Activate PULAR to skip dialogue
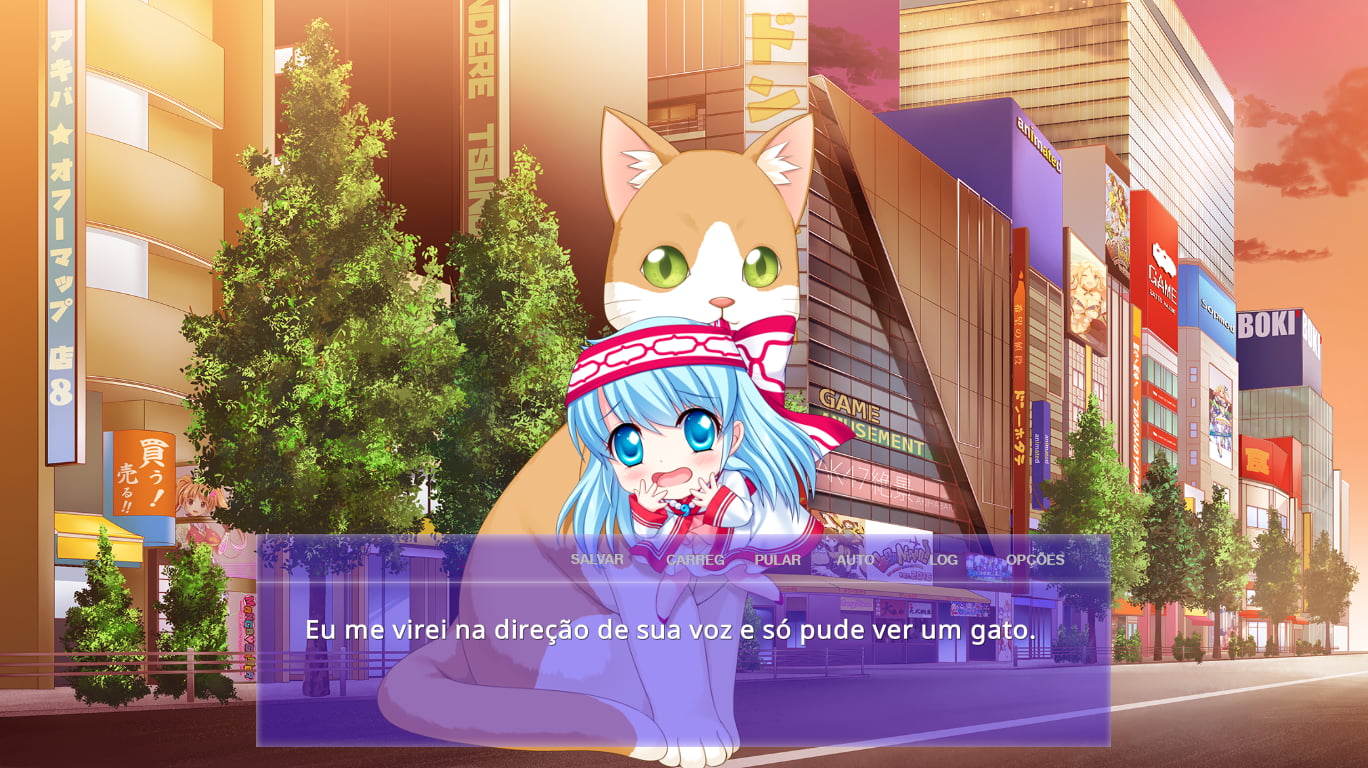The image size is (1368, 768). click(778, 560)
